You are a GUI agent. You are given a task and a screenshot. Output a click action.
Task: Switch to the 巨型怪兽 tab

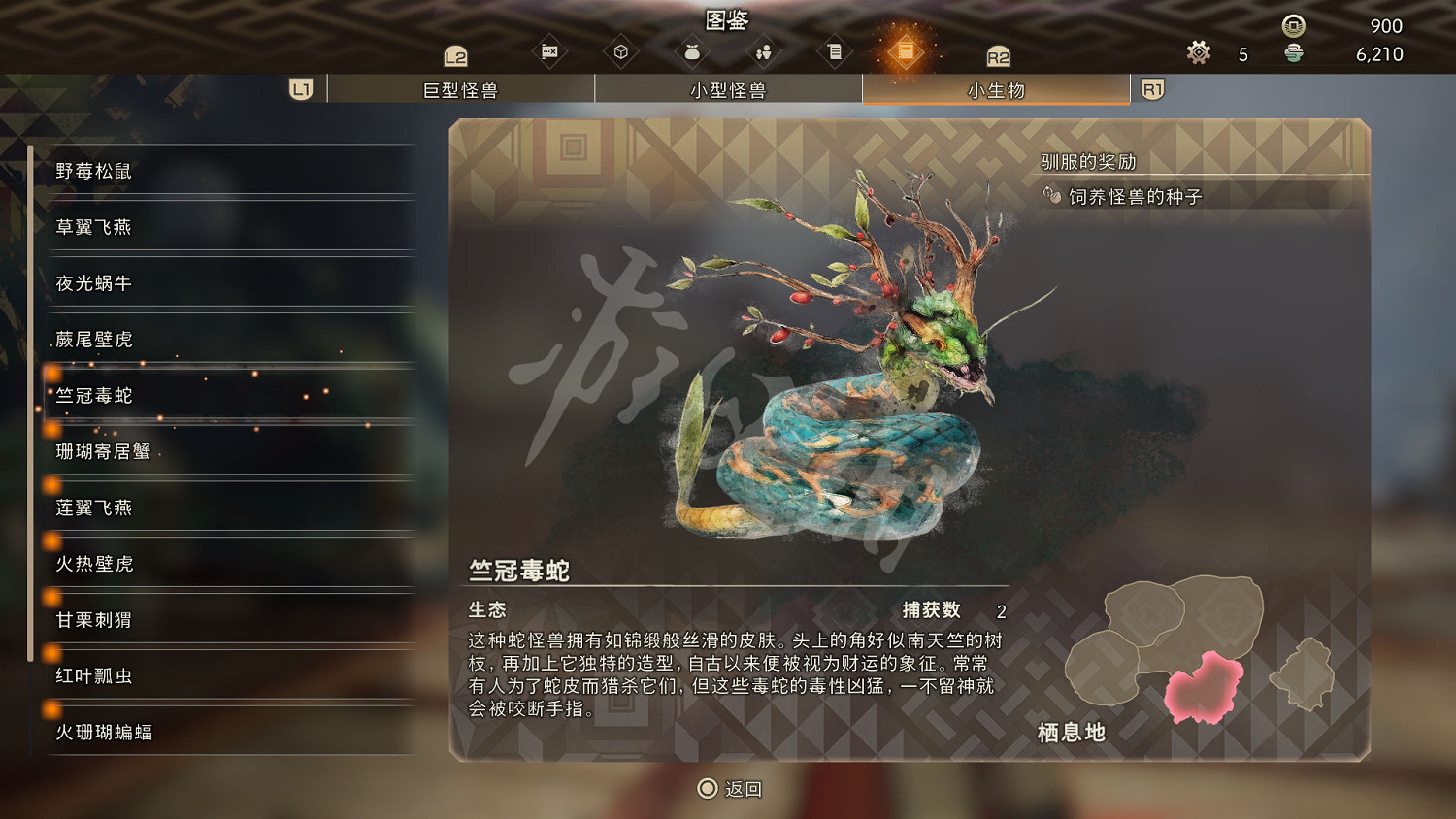pos(463,88)
